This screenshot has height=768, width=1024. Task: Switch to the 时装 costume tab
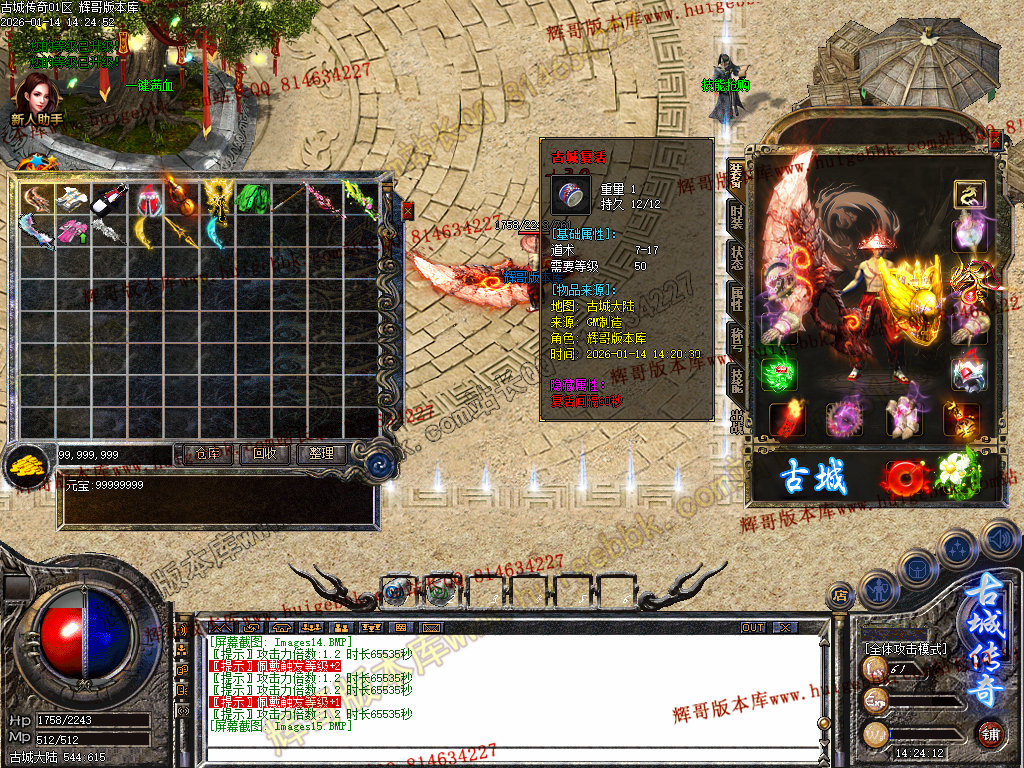(737, 215)
